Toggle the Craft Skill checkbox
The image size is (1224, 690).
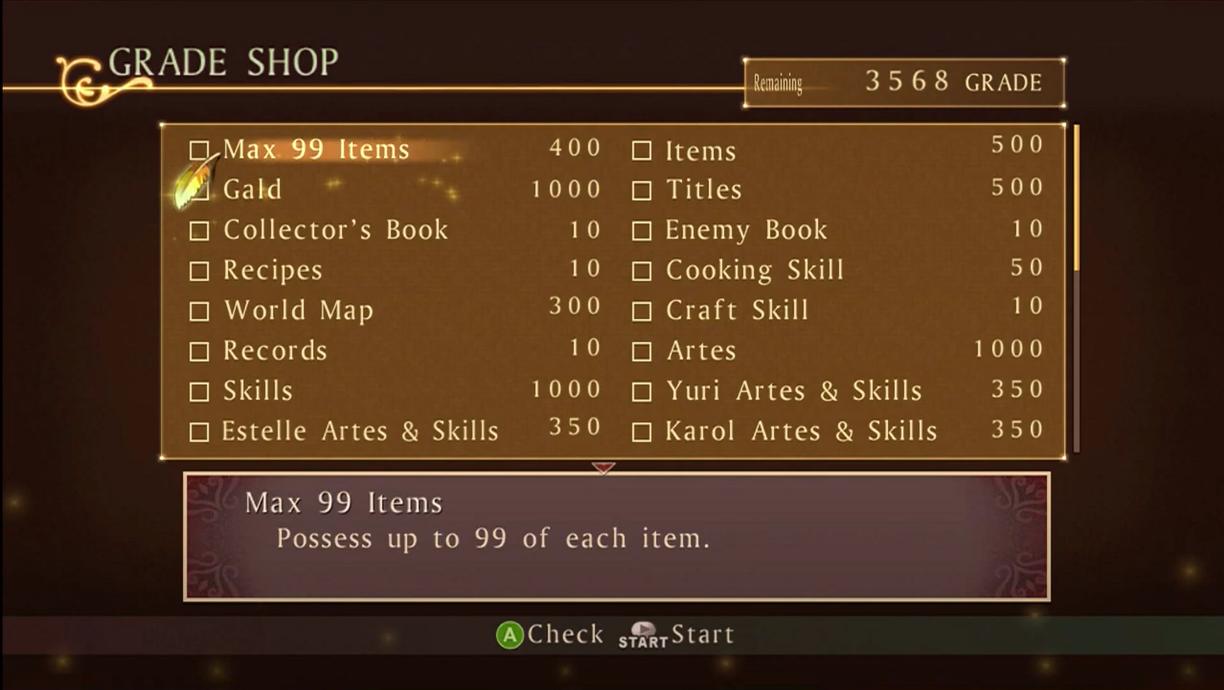pos(642,311)
